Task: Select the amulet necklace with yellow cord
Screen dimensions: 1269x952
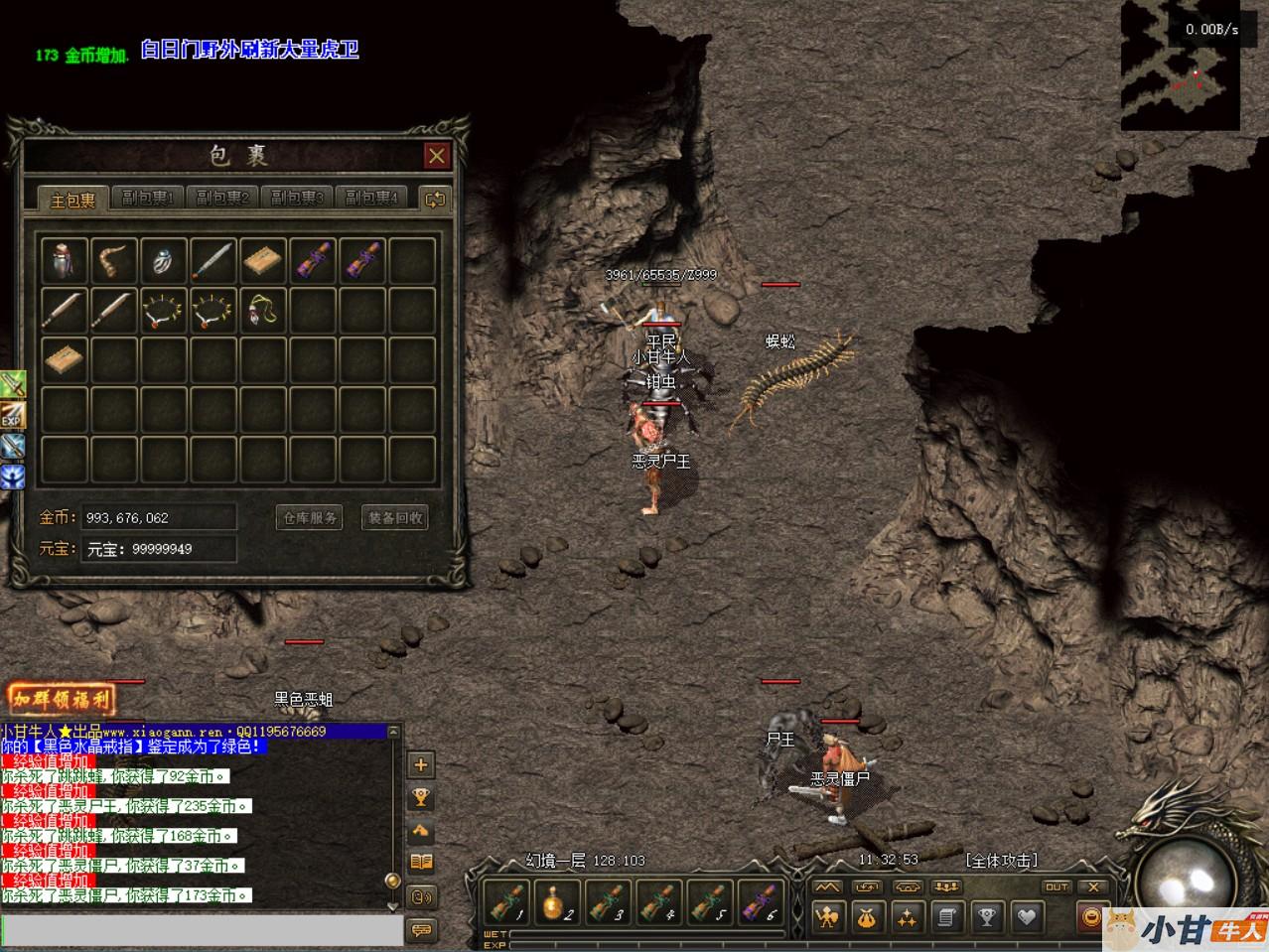Action: click(x=263, y=310)
